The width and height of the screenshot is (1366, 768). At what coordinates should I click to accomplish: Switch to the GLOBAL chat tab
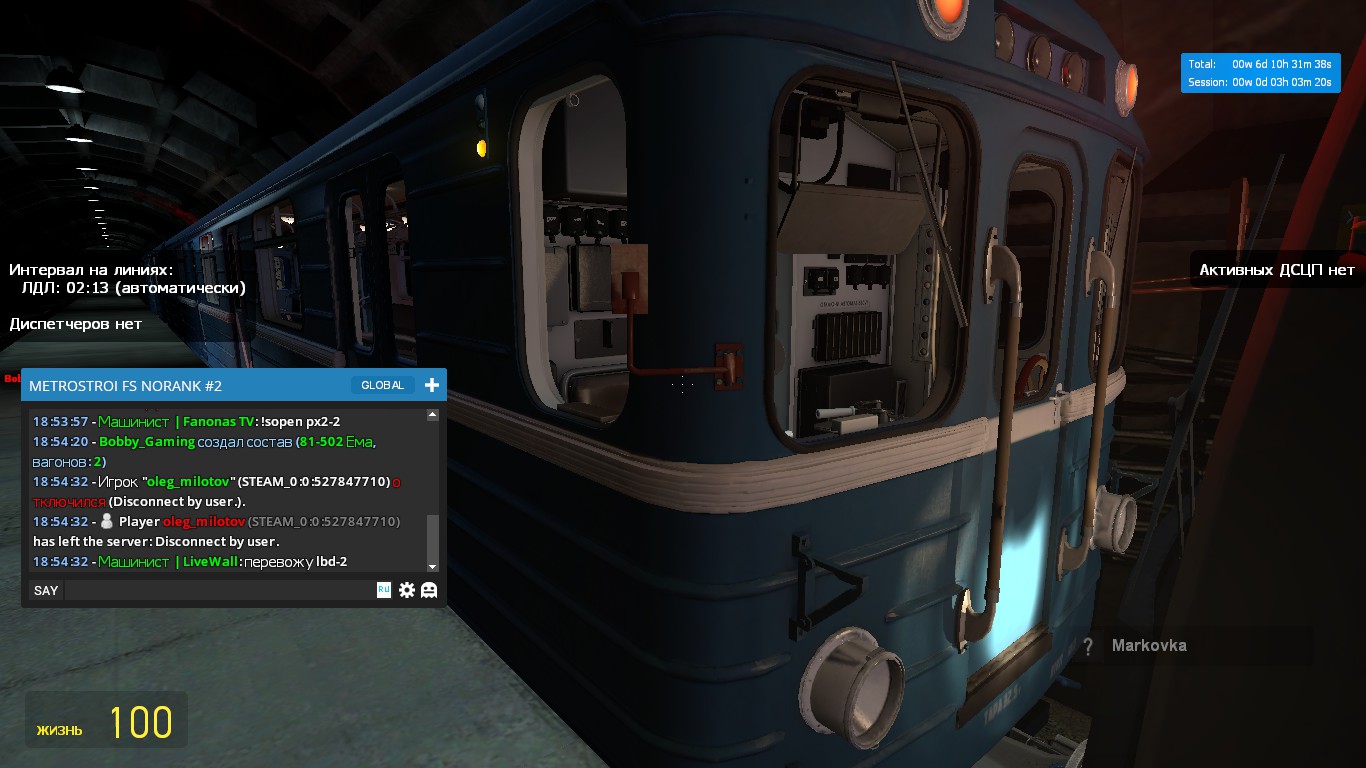(x=382, y=385)
